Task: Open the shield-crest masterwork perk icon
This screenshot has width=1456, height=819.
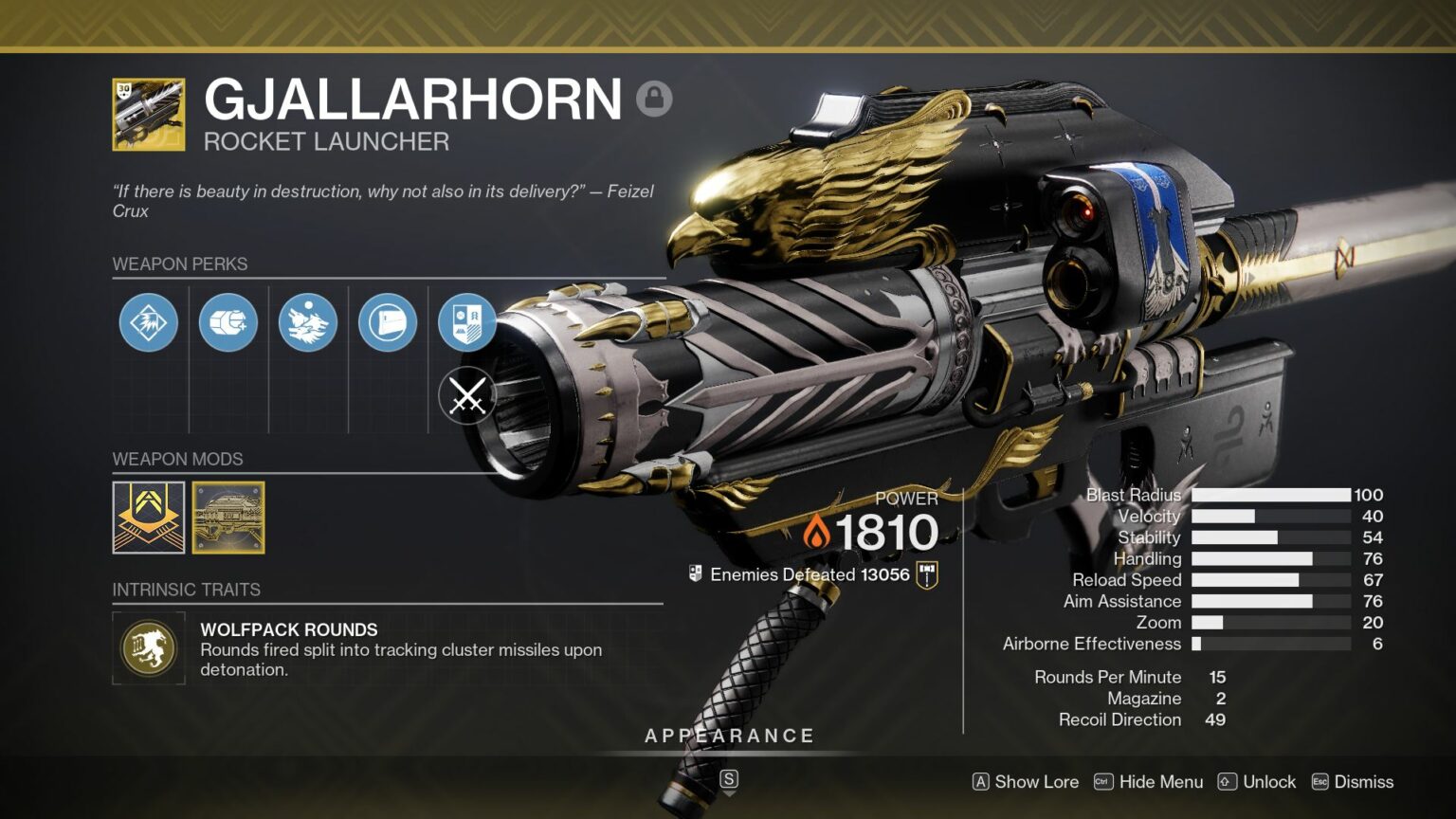Action: 465,322
